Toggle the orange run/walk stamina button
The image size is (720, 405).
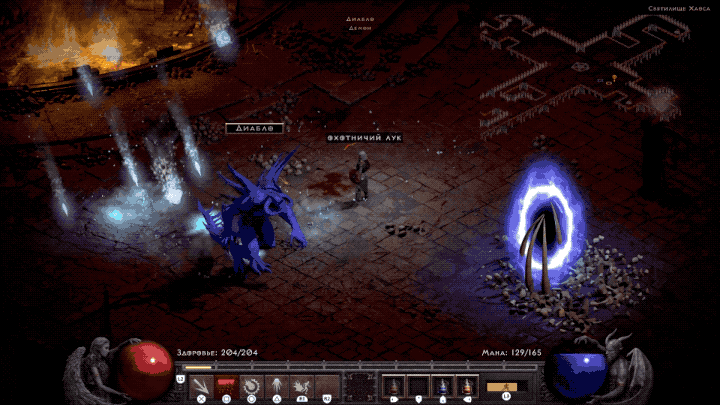pyautogui.click(x=505, y=386)
